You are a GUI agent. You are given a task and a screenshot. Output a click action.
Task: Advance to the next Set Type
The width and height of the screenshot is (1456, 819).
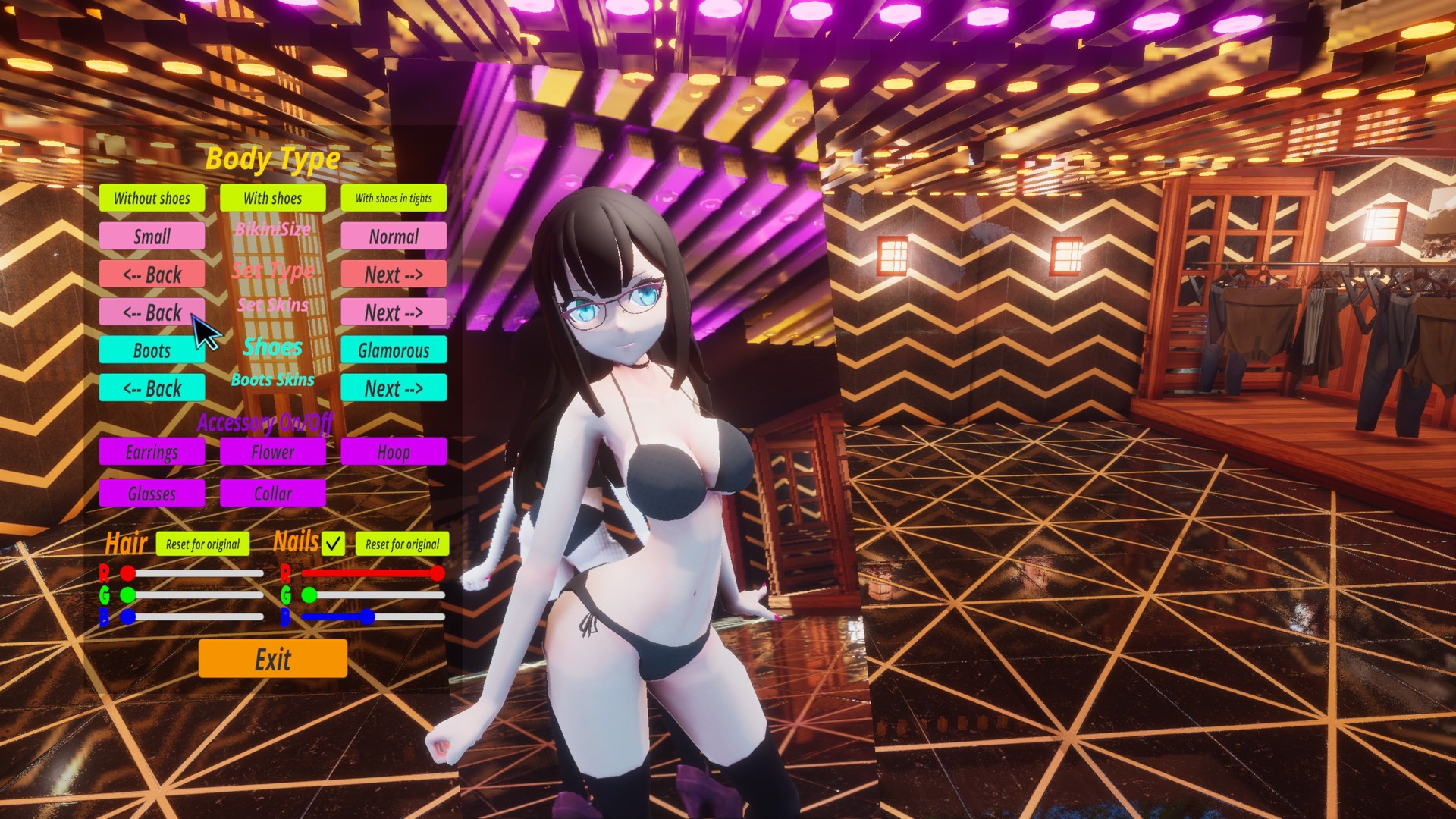394,275
